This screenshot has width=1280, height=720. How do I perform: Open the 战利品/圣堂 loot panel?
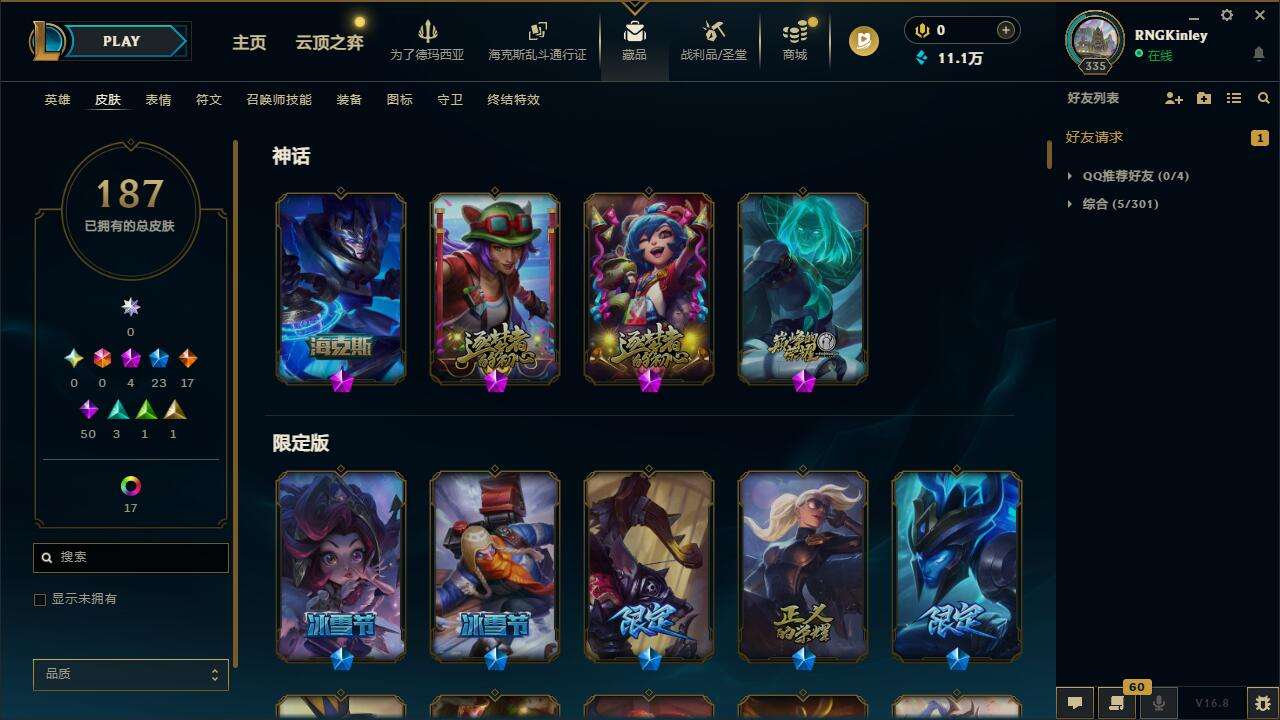point(711,40)
